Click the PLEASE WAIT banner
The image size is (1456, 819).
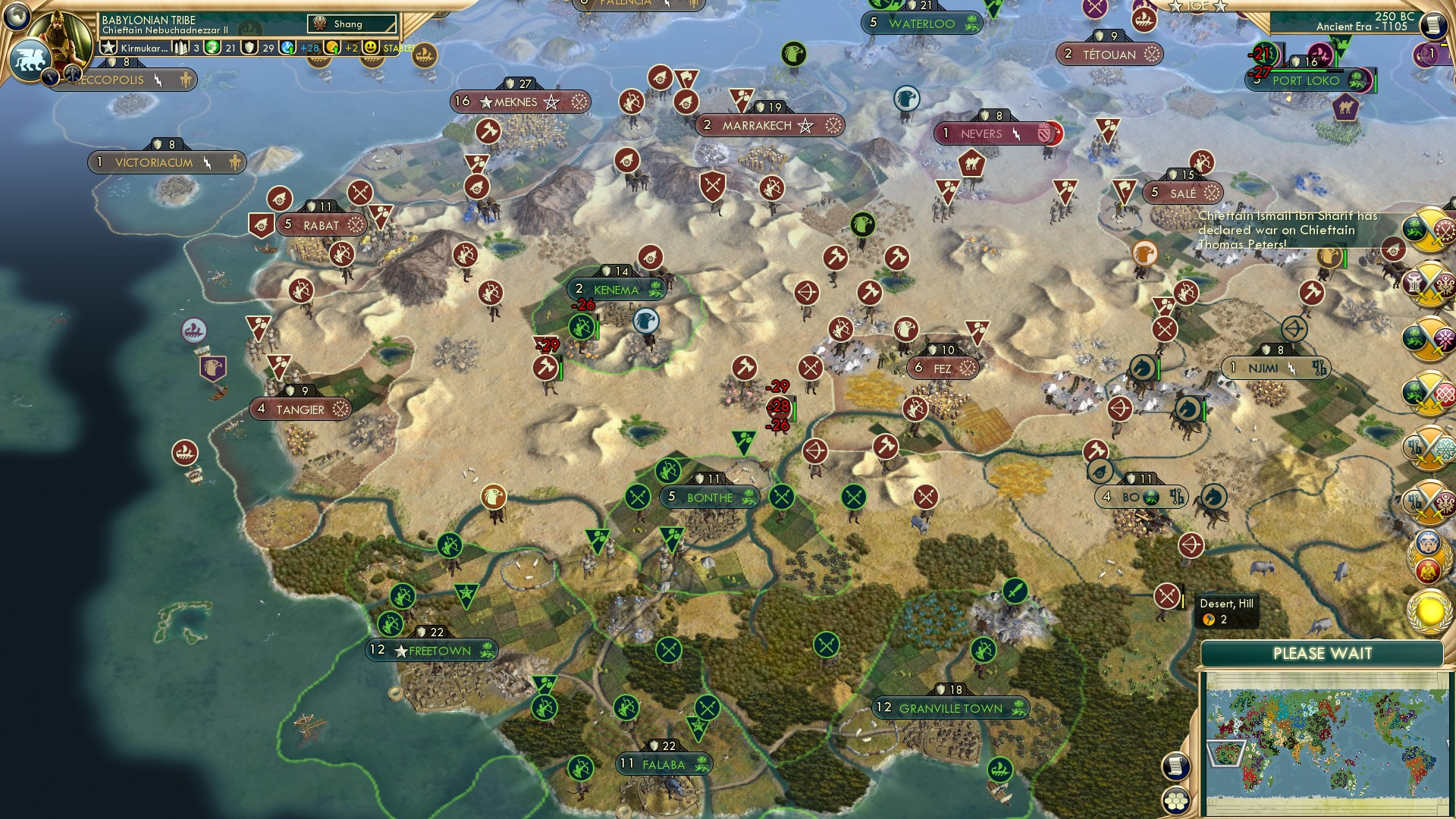[1323, 654]
